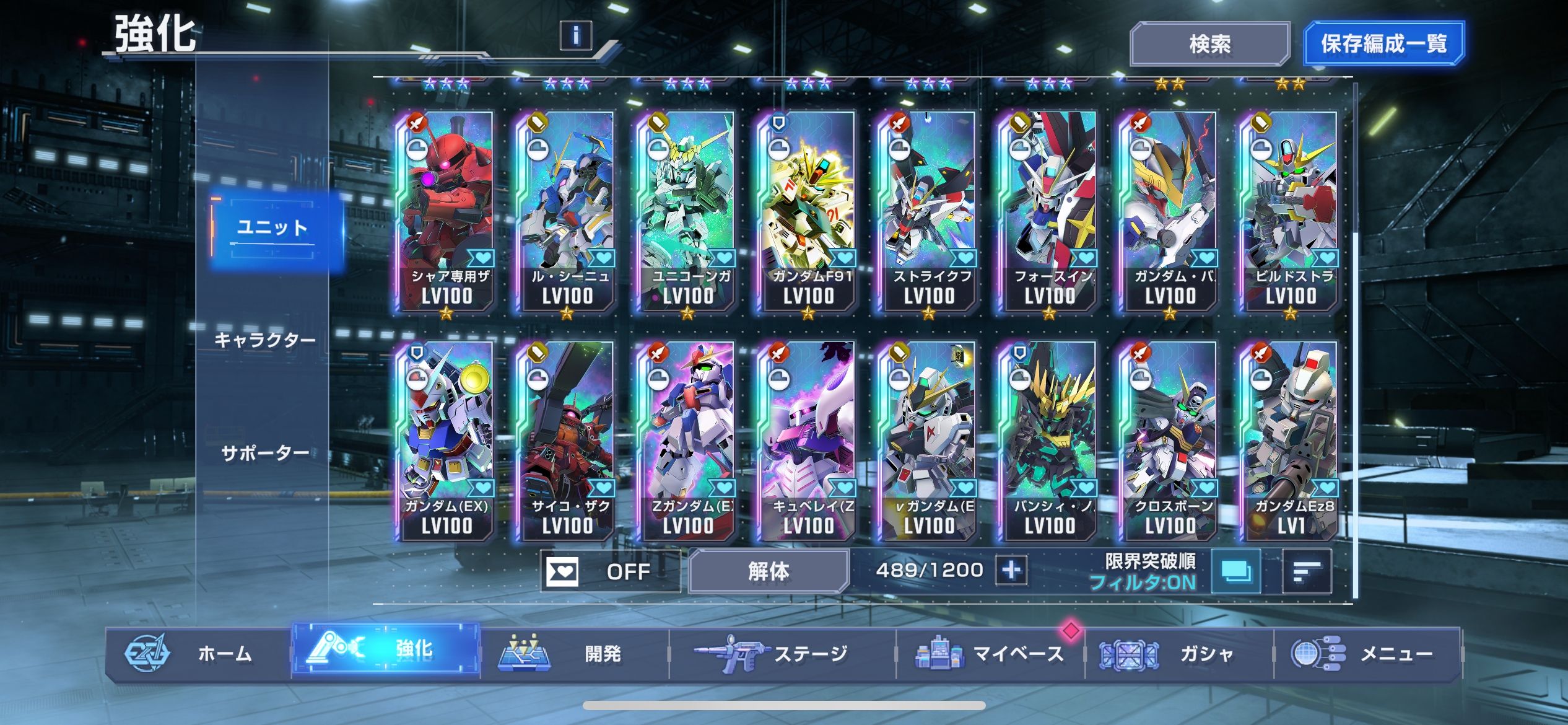1568x725 pixels.
Task: Select the ユニコーンガンダム unit card
Action: [687, 211]
